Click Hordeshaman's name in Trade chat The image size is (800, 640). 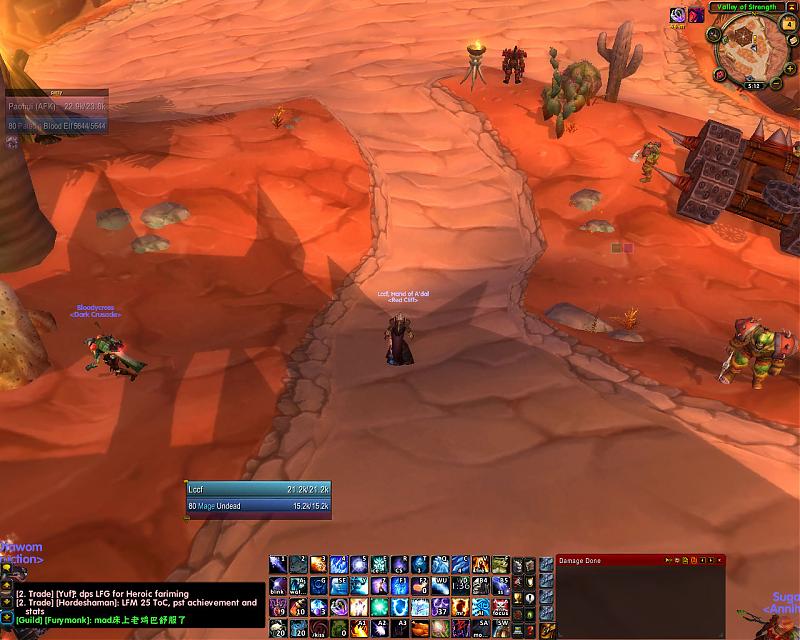tap(85, 603)
